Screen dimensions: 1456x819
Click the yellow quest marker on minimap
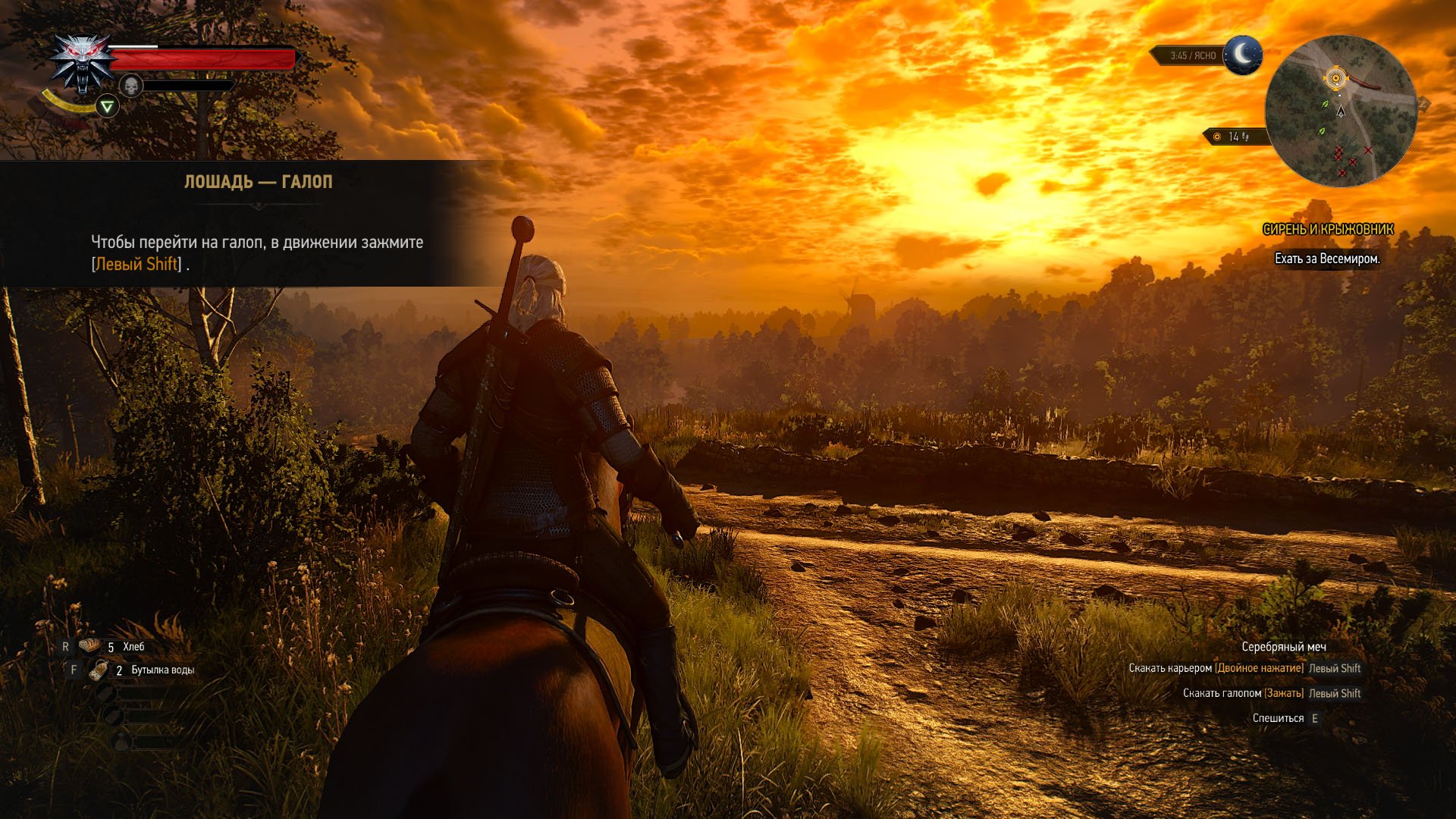tap(1335, 77)
